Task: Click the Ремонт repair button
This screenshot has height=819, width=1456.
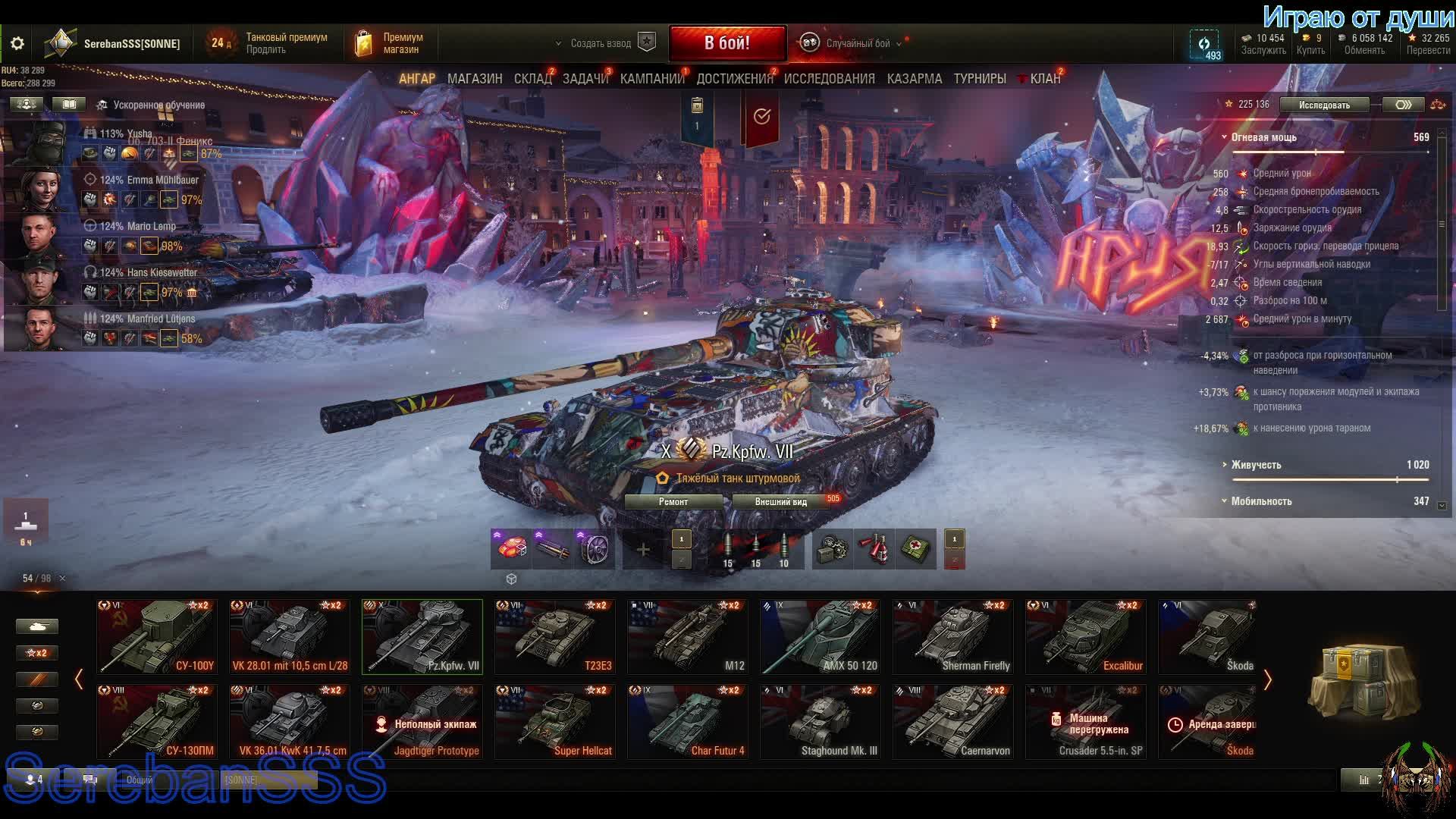Action: coord(673,502)
